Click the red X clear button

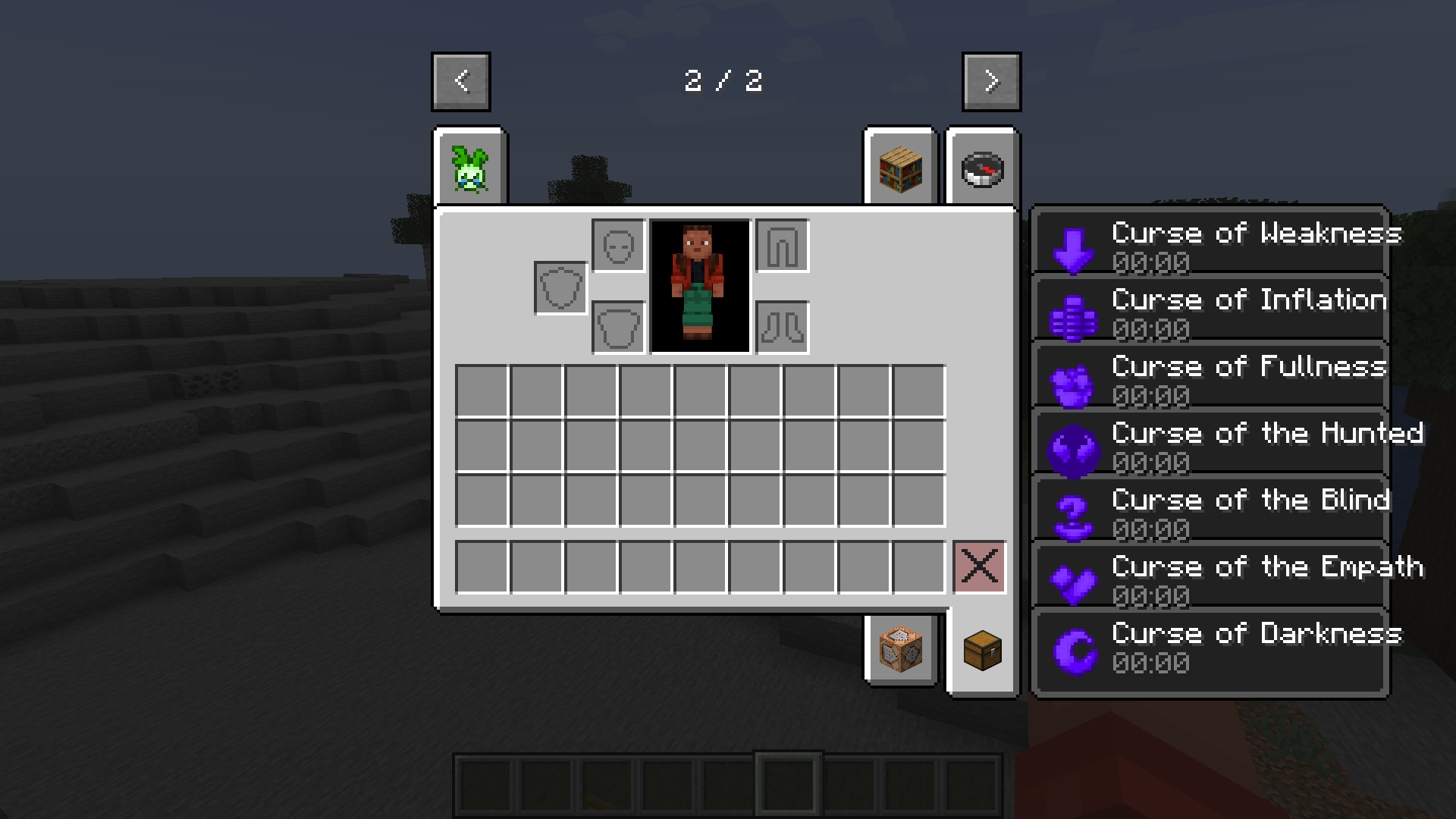[x=979, y=566]
